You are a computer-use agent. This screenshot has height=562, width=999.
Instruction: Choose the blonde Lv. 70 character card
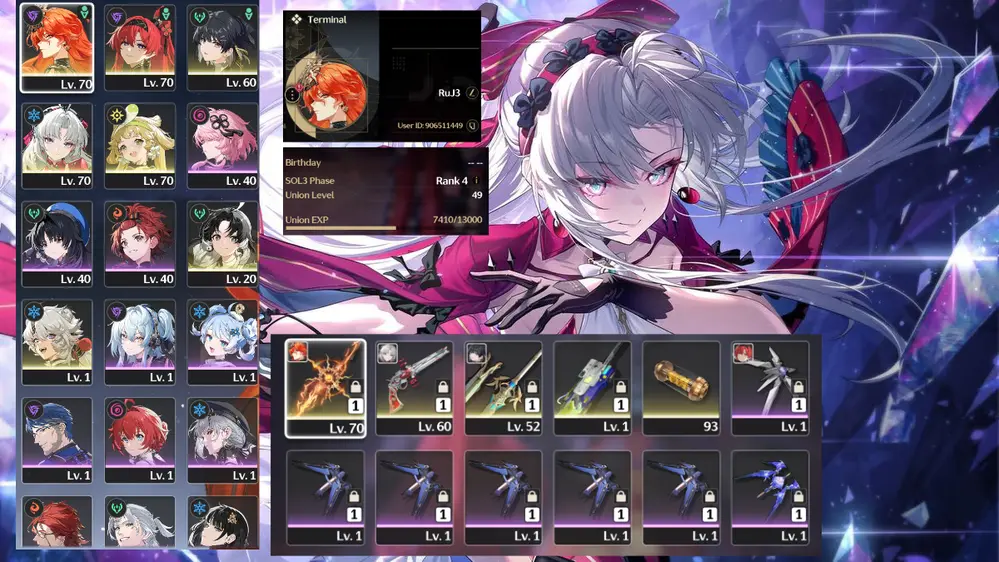[139, 146]
